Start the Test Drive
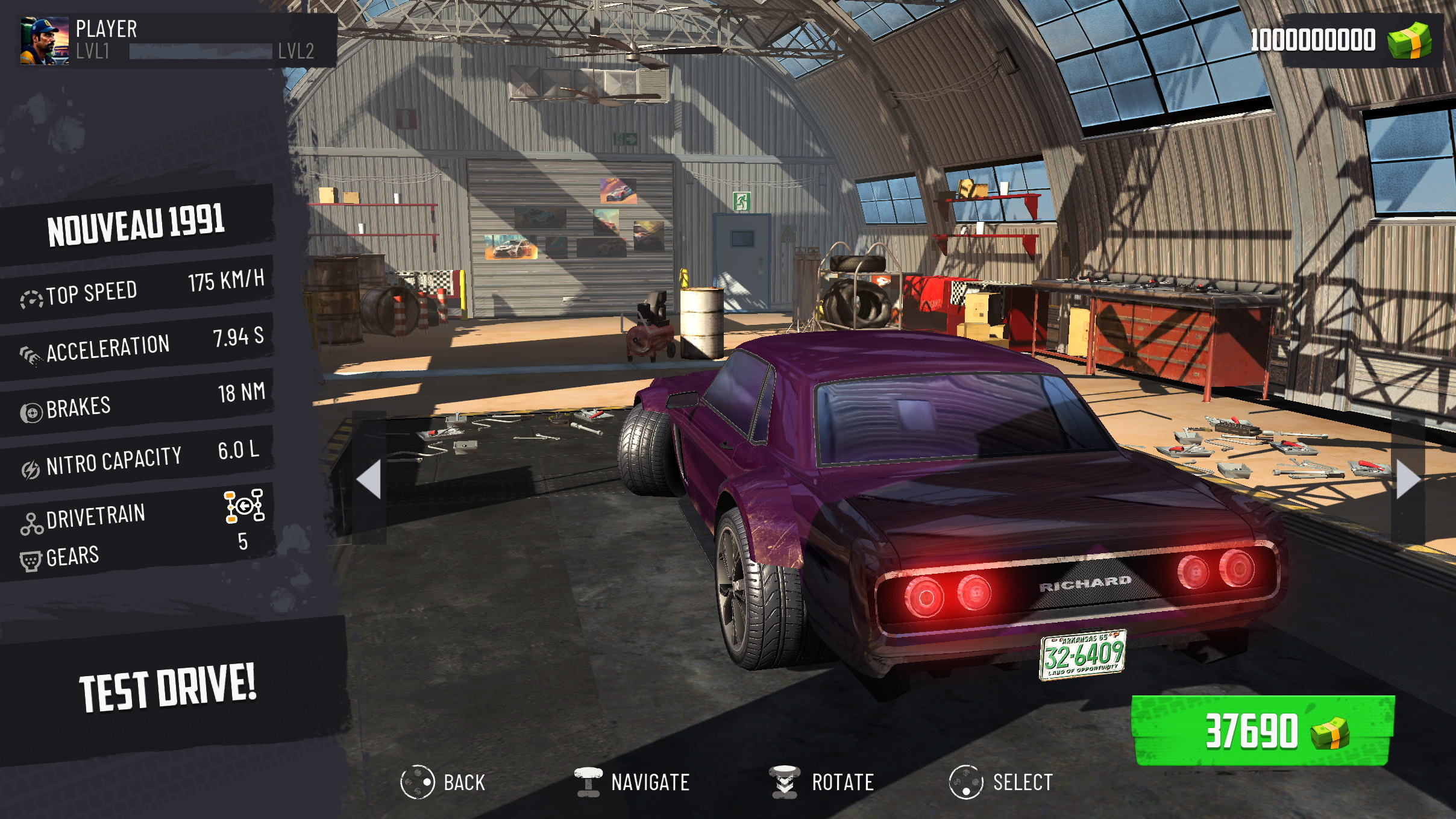The image size is (1456, 819). click(x=168, y=687)
